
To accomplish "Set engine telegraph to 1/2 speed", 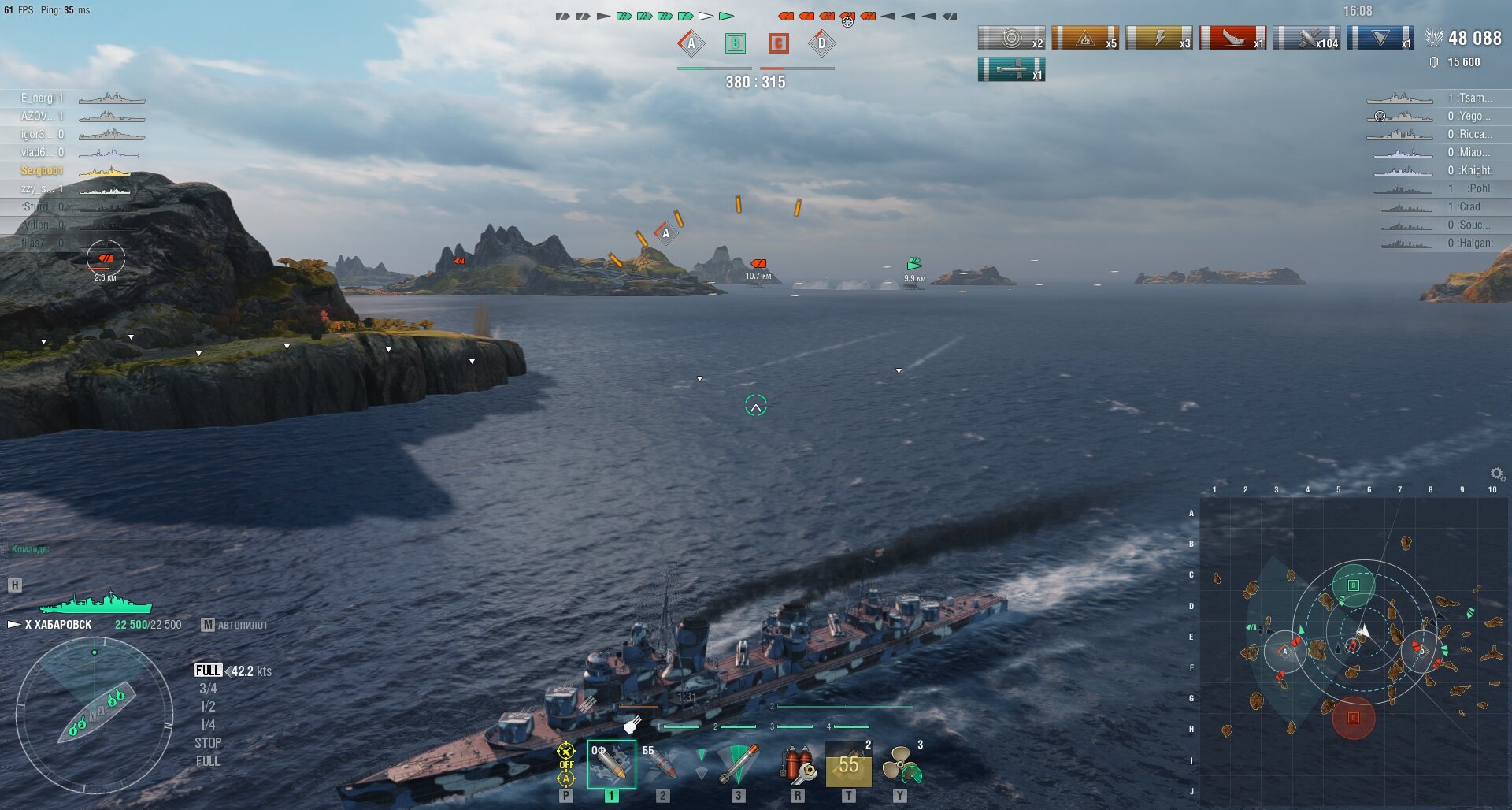I will pos(208,707).
